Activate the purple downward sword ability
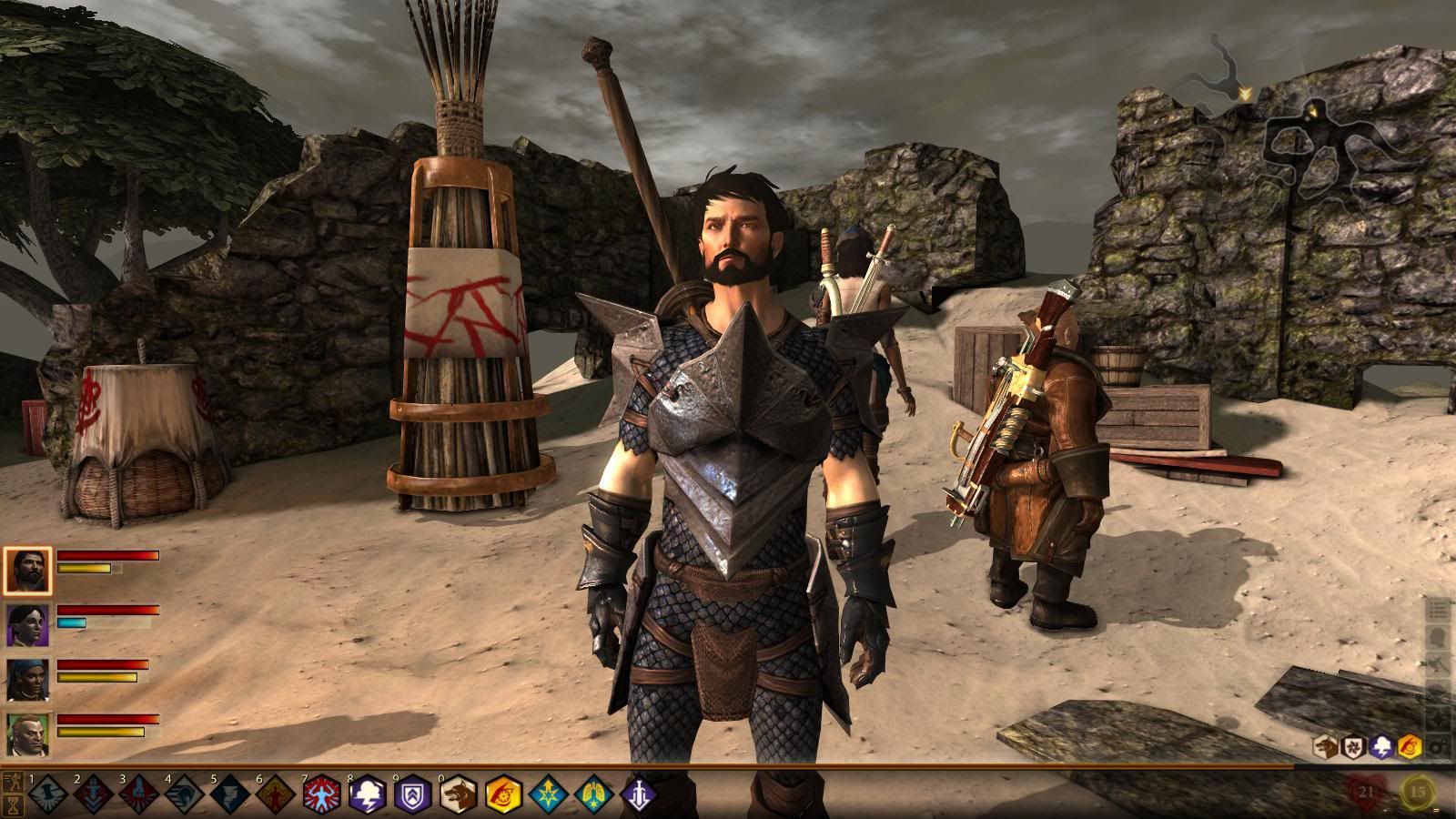Viewport: 1456px width, 819px height. tap(639, 794)
